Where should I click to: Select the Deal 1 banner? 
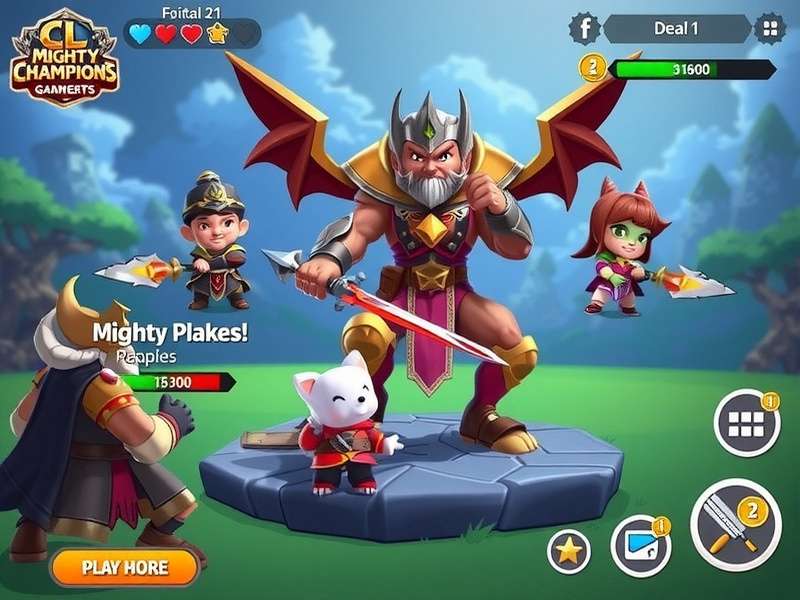(676, 28)
